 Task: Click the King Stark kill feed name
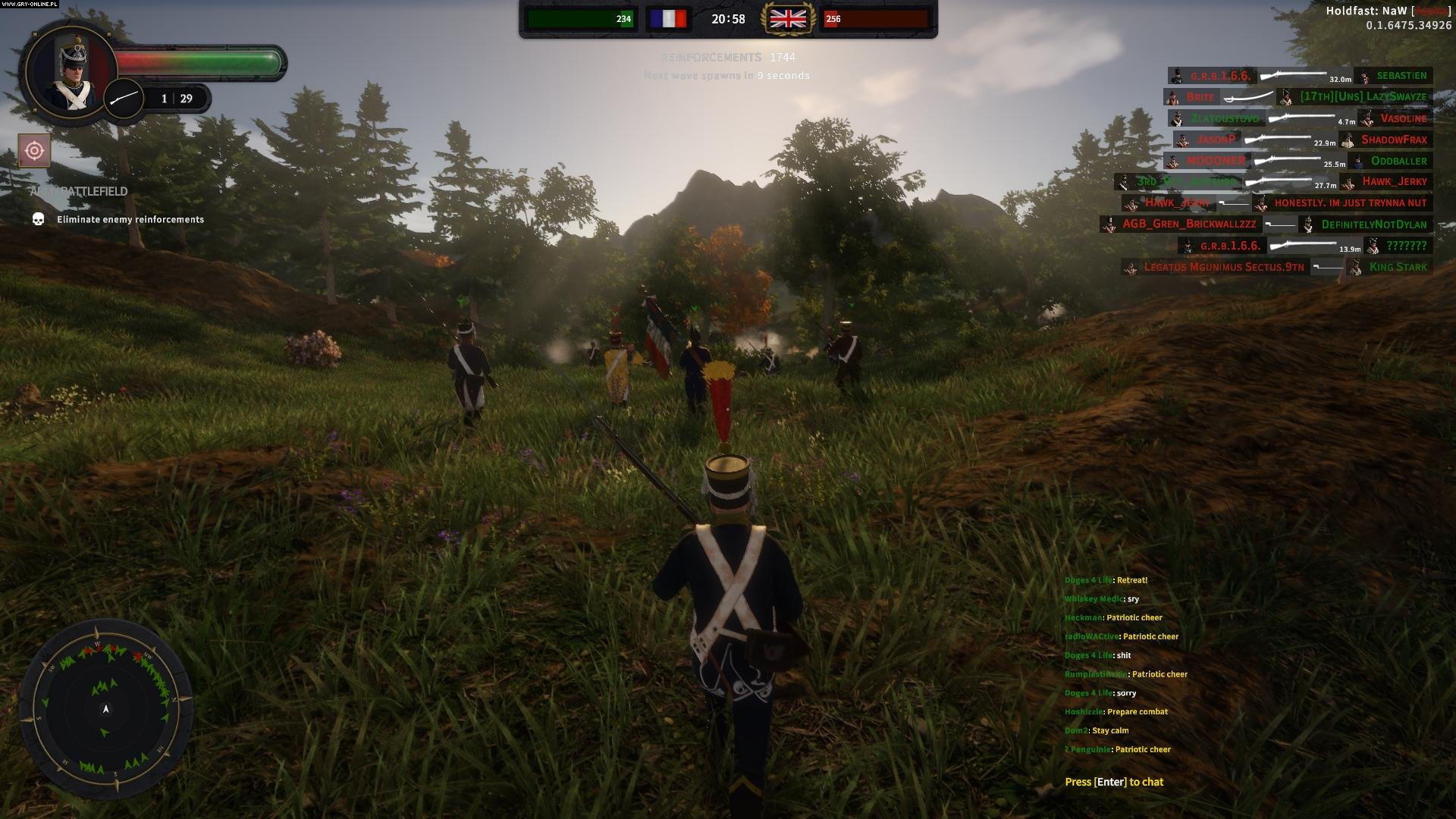pyautogui.click(x=1398, y=267)
